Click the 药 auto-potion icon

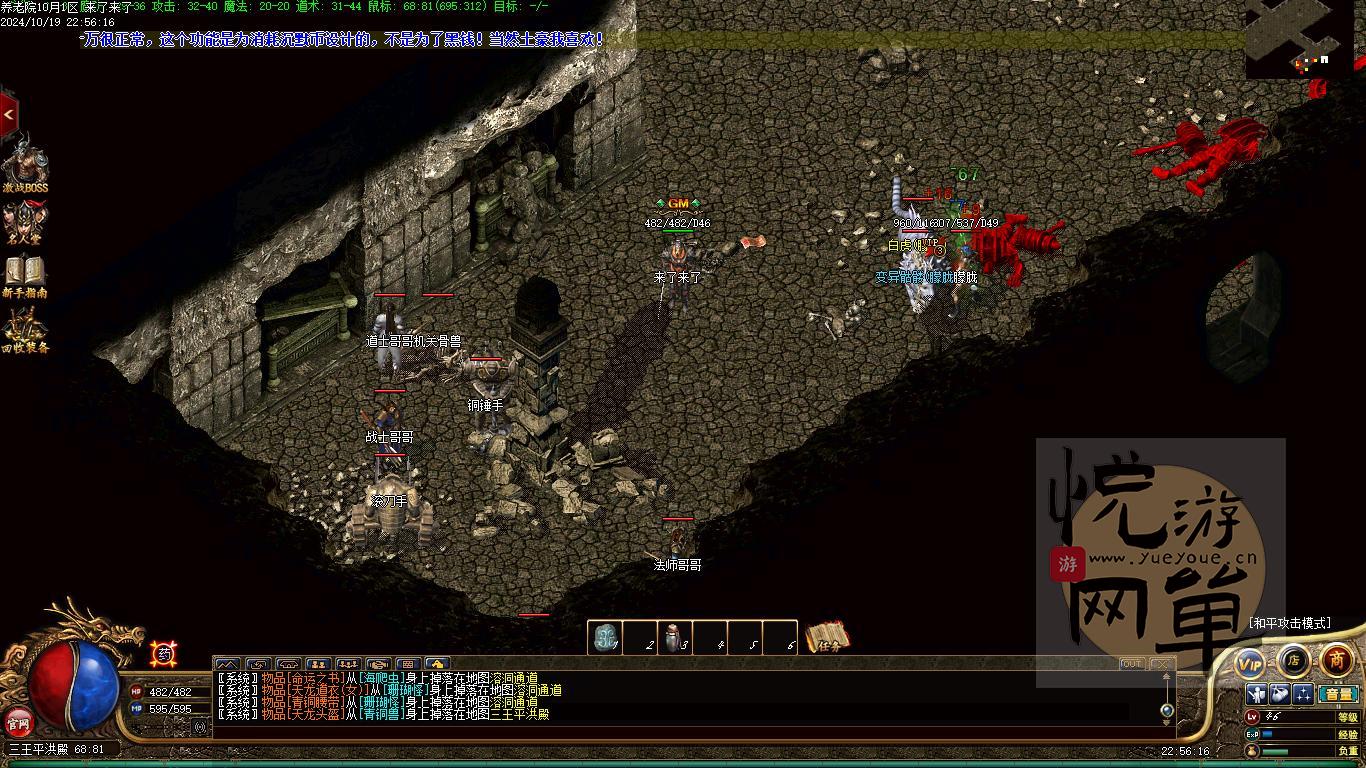click(x=163, y=654)
